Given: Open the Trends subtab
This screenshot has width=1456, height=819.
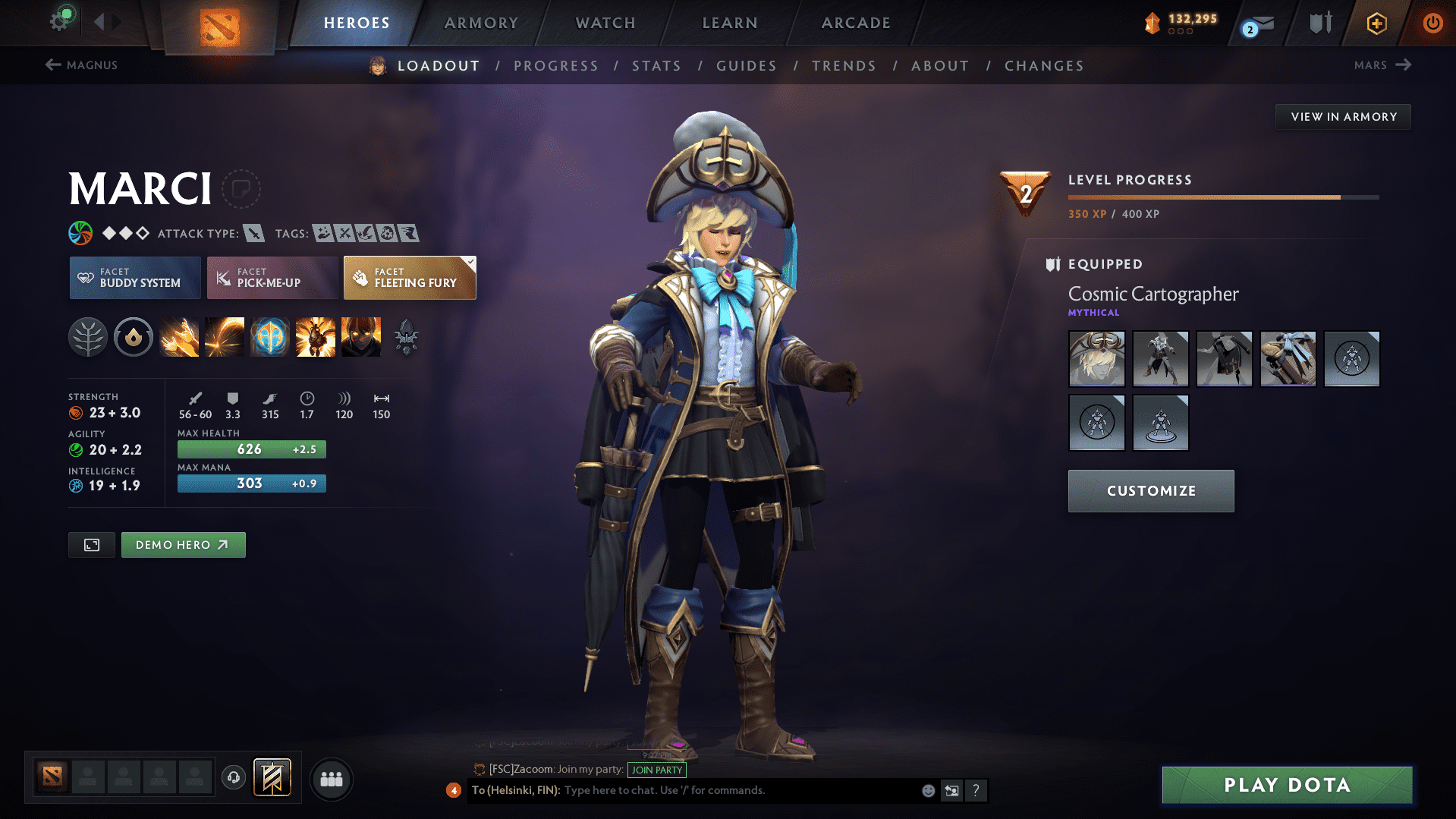Looking at the screenshot, I should coord(844,66).
